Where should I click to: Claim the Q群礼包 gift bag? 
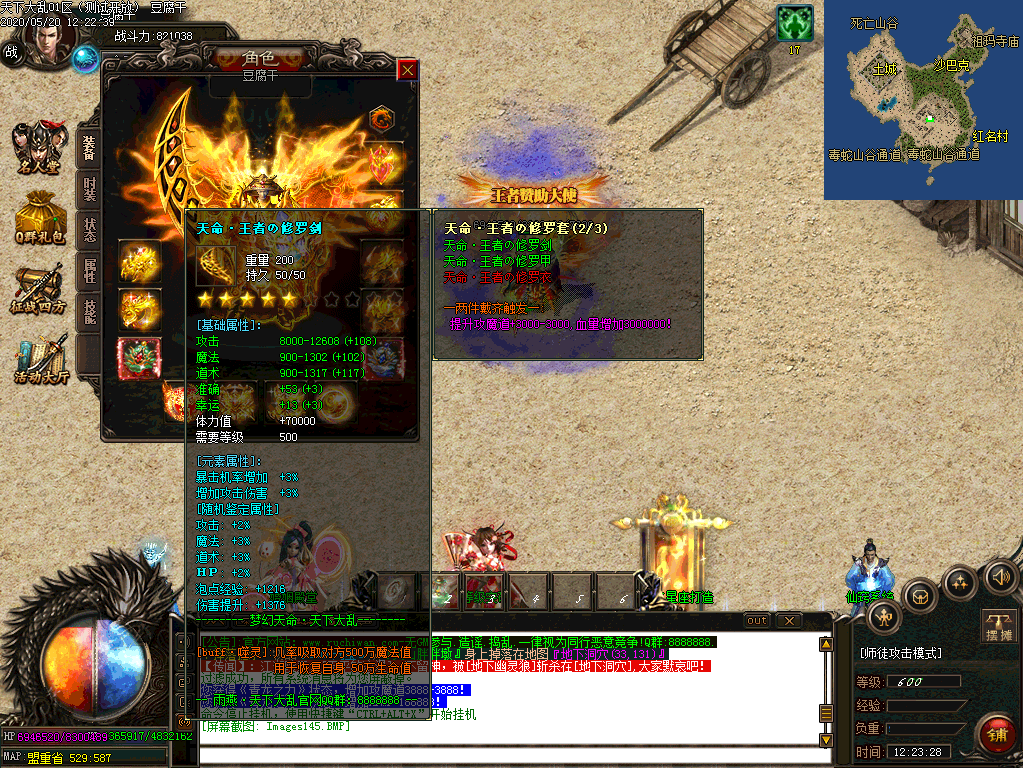(x=39, y=217)
